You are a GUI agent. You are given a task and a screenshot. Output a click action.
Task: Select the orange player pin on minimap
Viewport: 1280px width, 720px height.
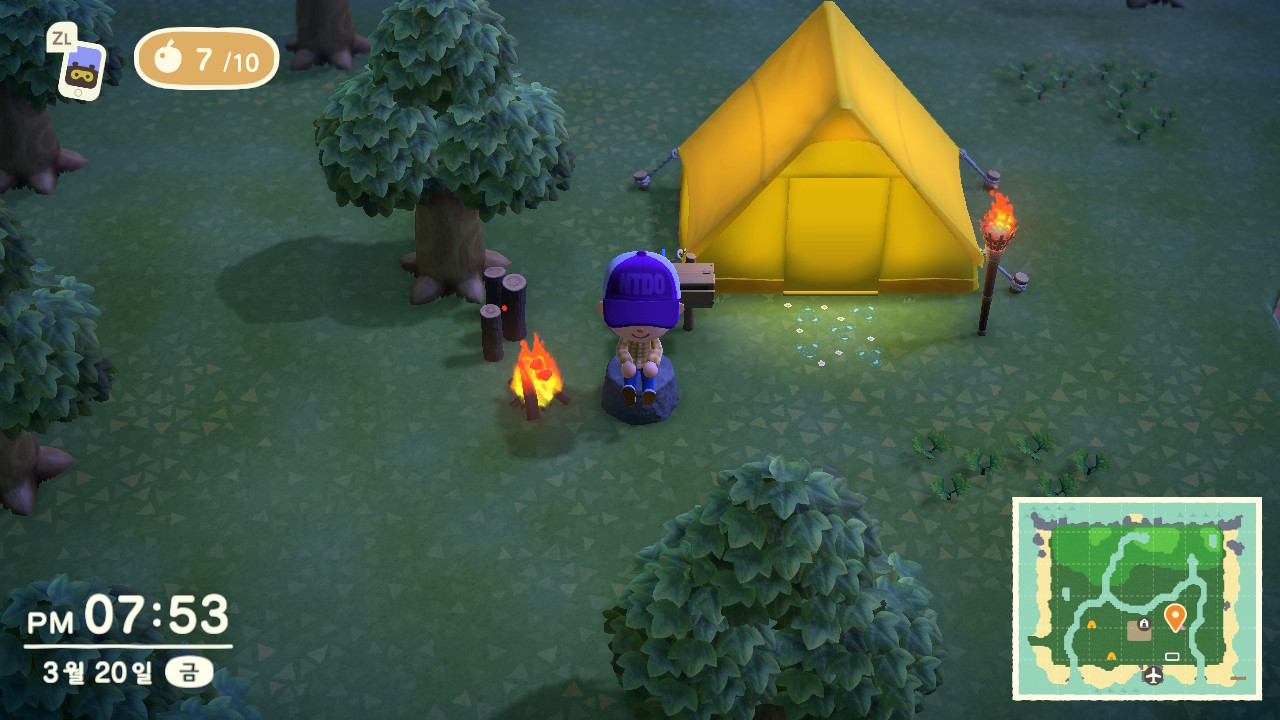coord(1175,616)
